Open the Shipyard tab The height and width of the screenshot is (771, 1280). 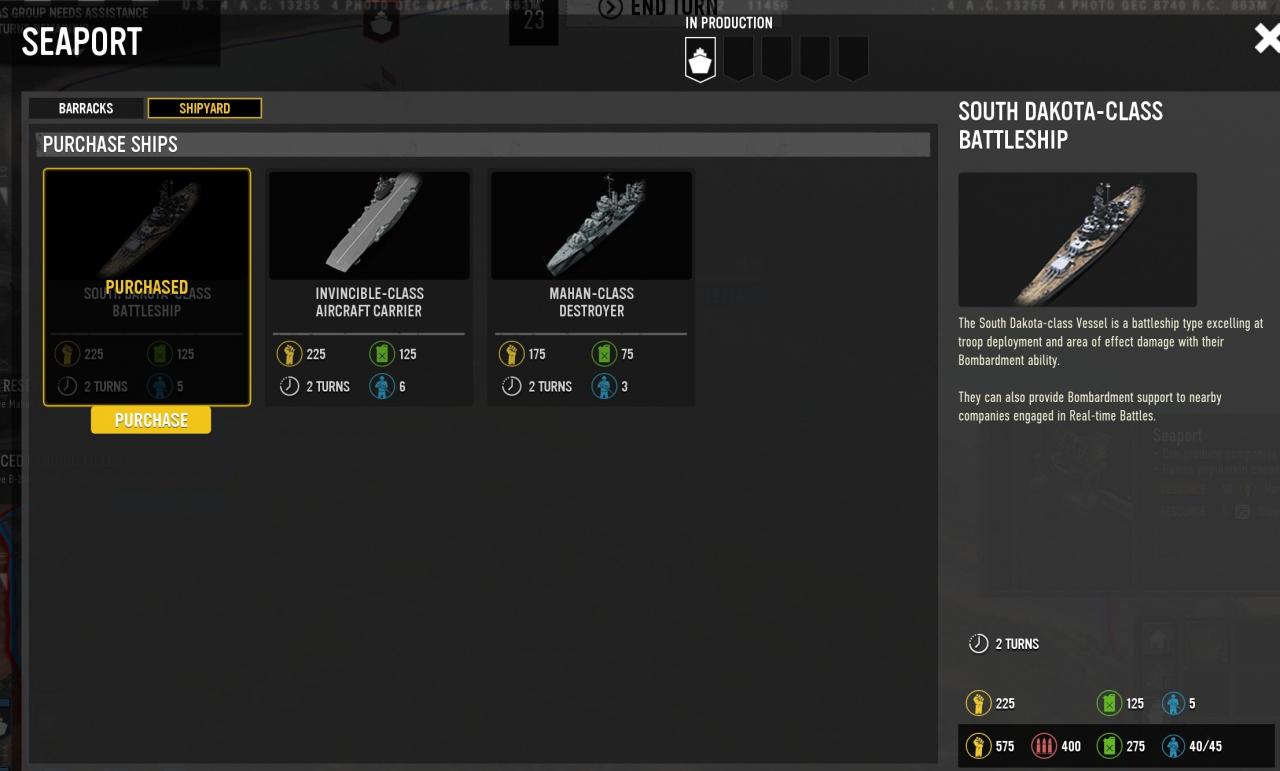[x=204, y=108]
